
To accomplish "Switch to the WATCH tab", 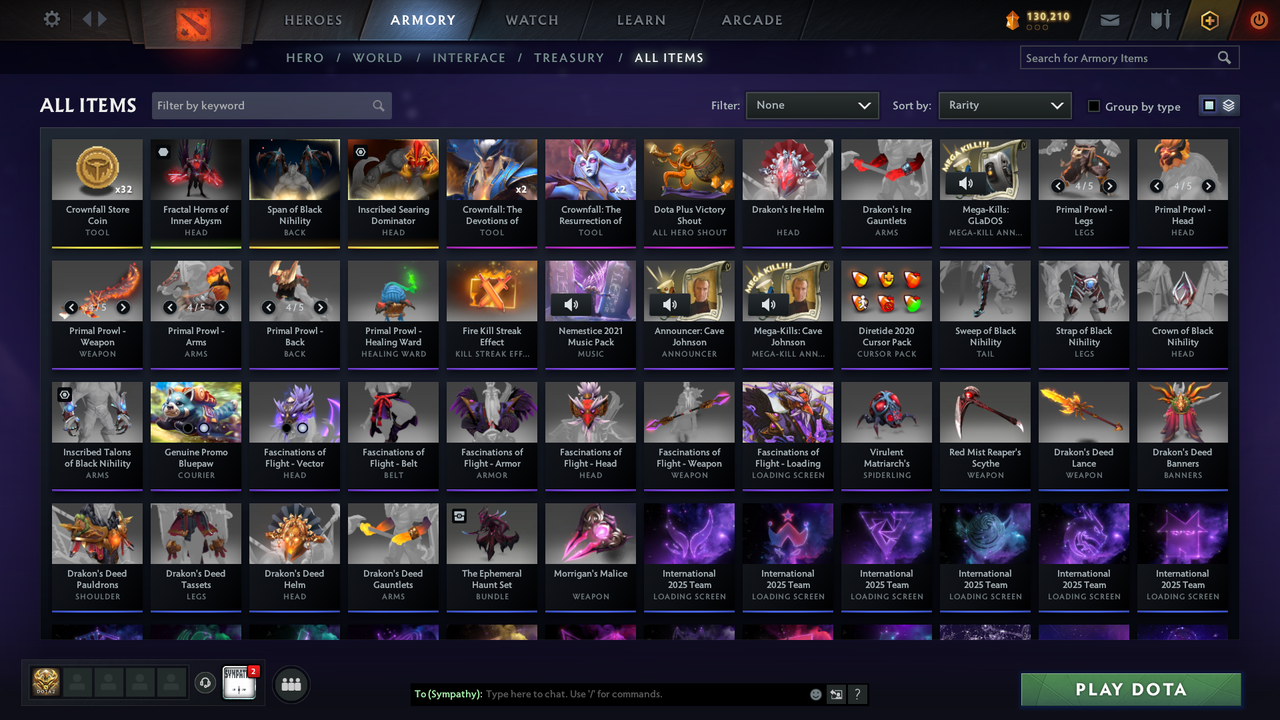I will (531, 20).
